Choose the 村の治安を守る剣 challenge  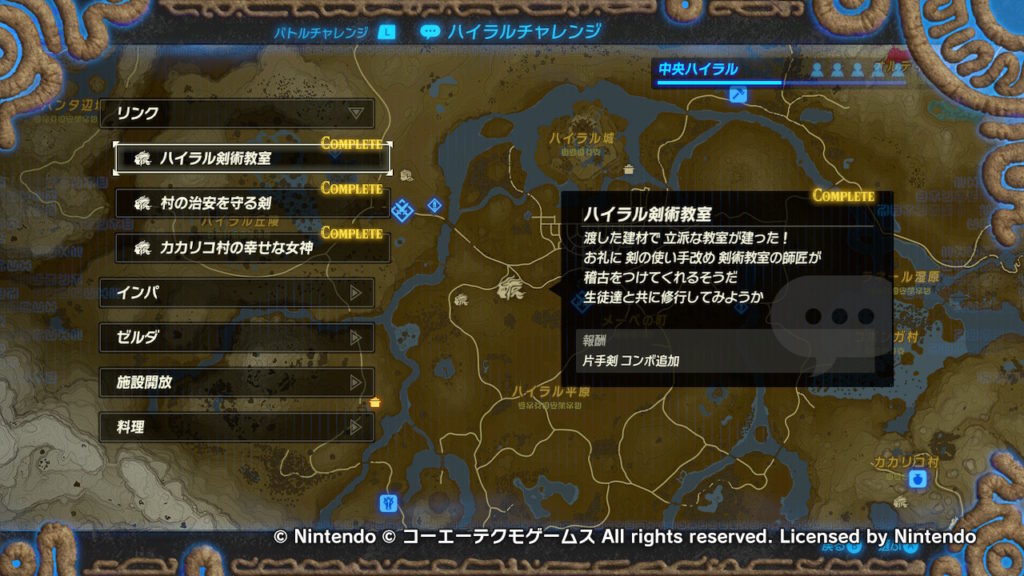252,203
